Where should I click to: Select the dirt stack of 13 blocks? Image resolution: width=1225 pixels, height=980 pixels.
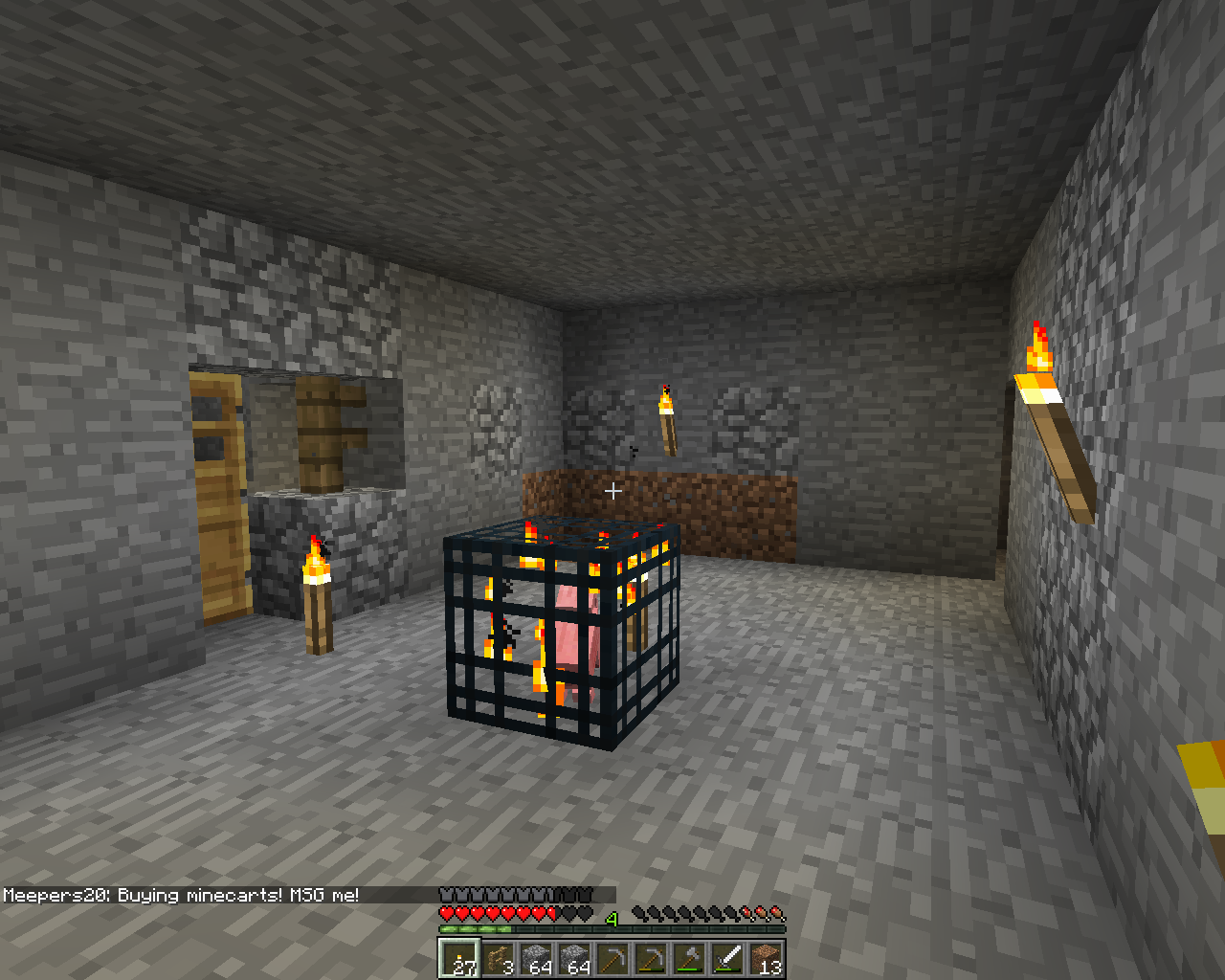pos(765,957)
